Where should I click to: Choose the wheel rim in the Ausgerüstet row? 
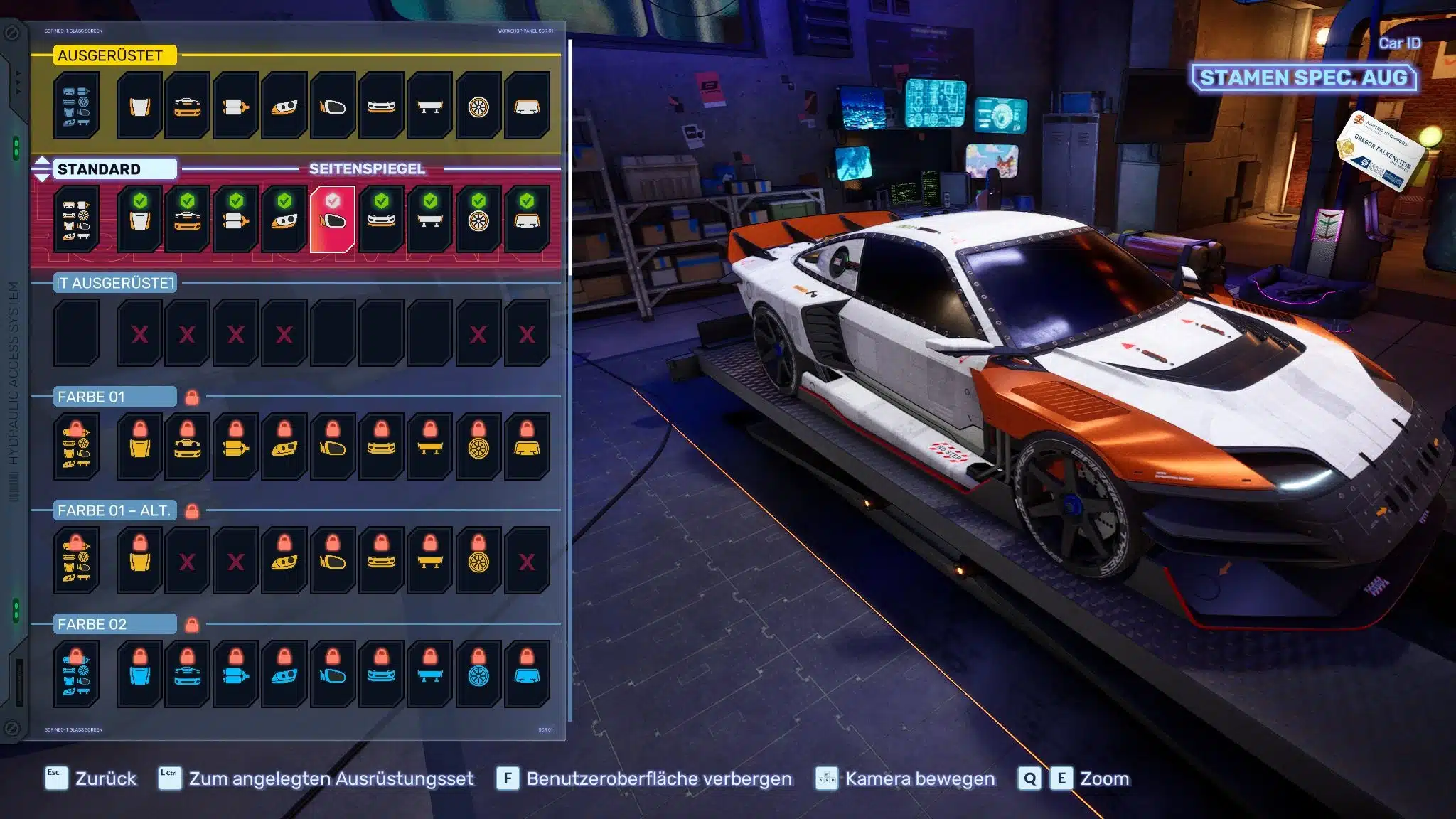pos(478,106)
